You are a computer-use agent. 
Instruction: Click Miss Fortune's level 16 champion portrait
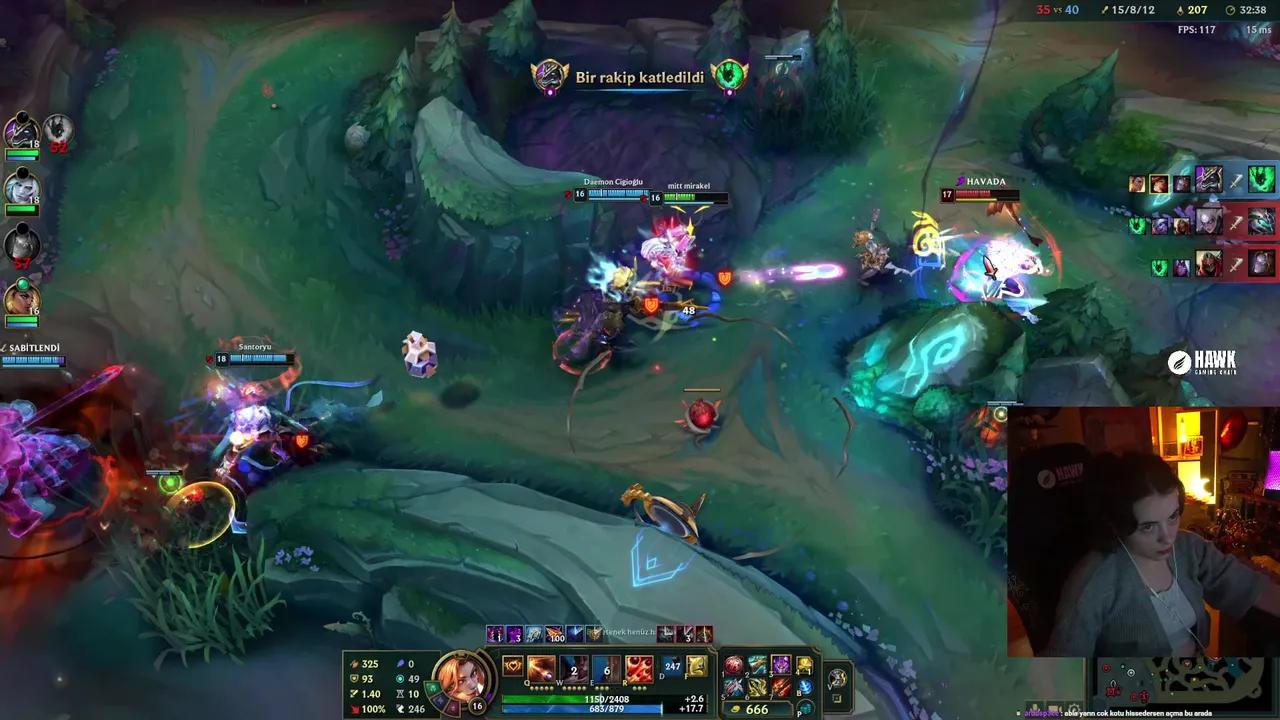(x=462, y=681)
